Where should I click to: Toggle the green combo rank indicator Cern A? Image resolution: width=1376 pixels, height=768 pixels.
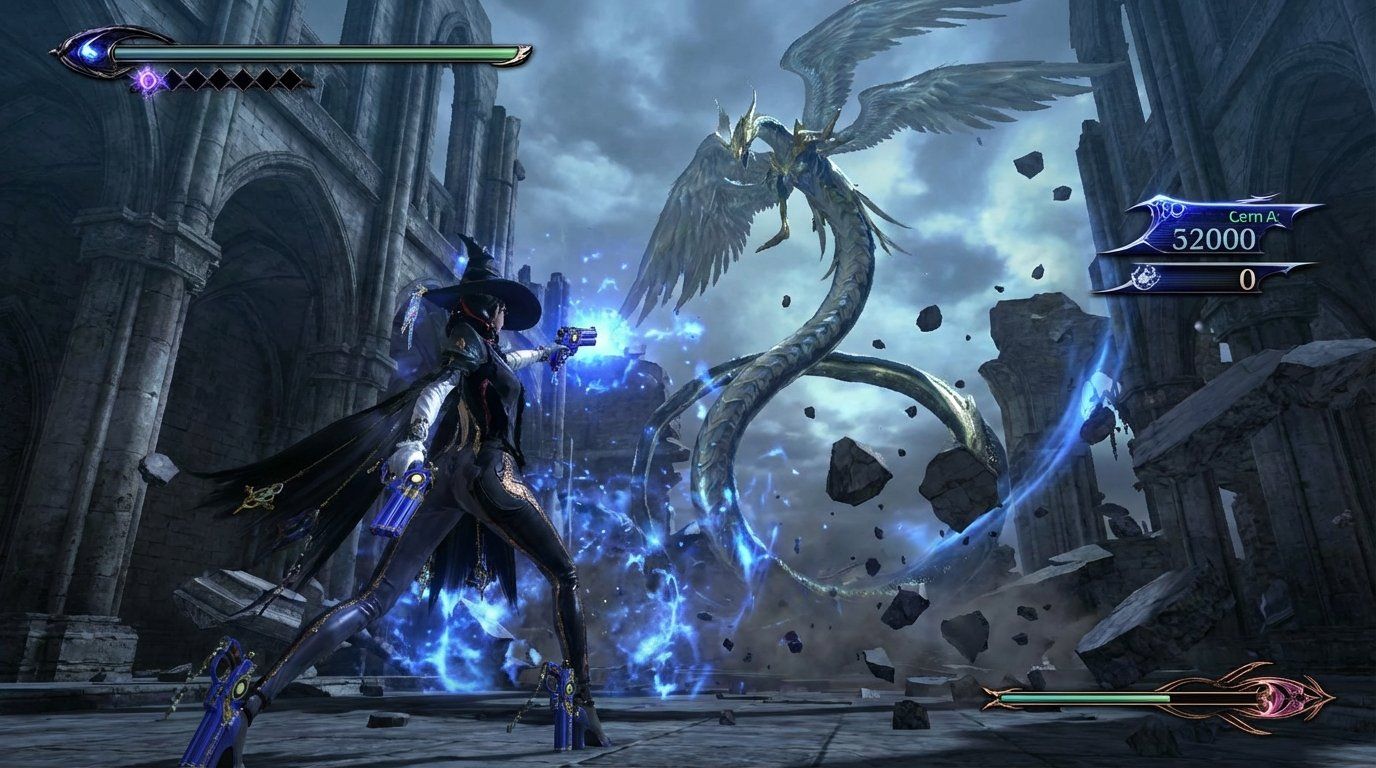[x=1252, y=215]
